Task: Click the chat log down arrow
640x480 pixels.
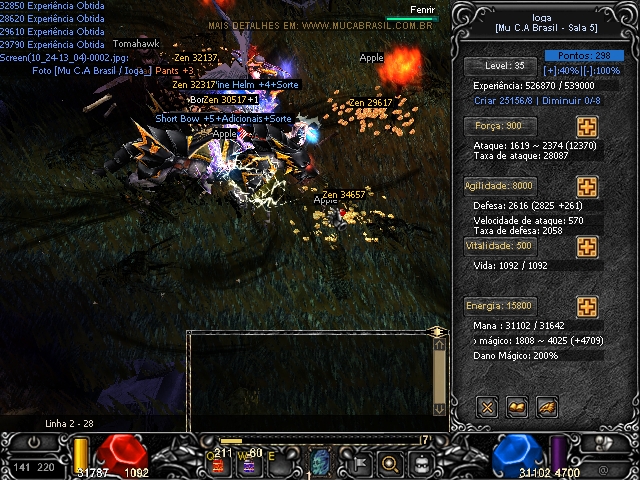Action: pyautogui.click(x=438, y=408)
